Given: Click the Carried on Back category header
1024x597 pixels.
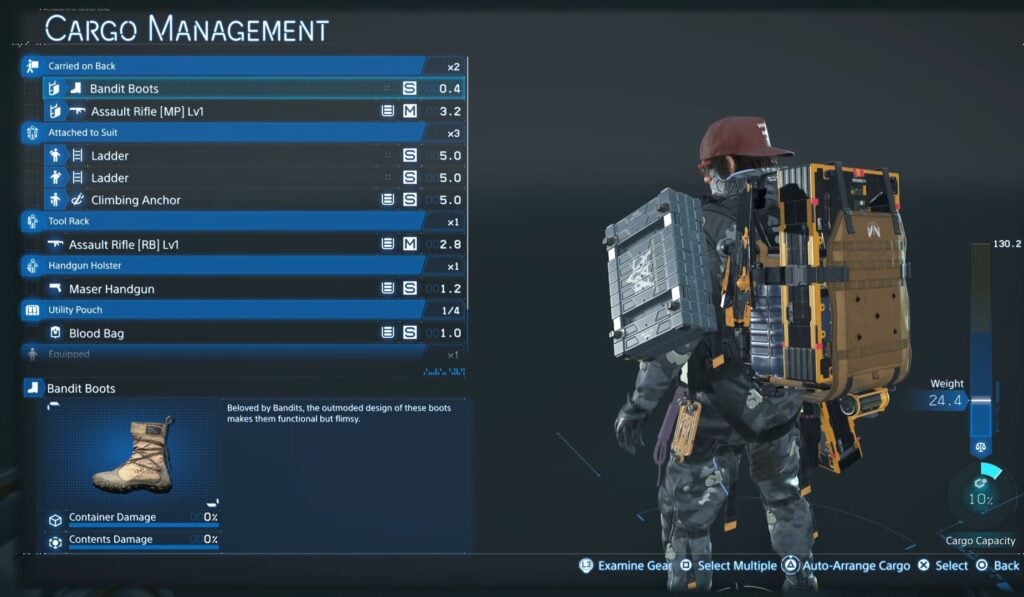Looking at the screenshot, I should coord(243,66).
